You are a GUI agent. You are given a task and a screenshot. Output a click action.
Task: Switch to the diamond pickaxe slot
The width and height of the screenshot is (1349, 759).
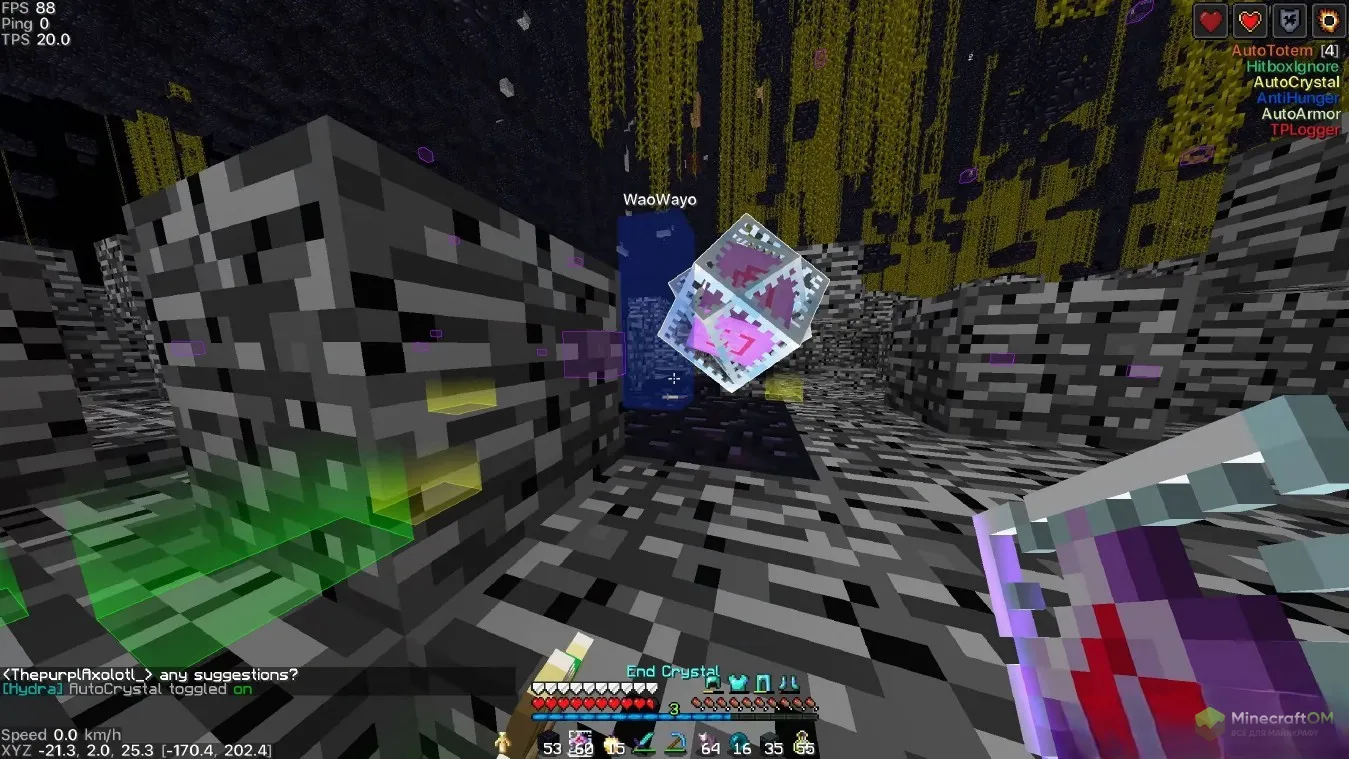pyautogui.click(x=677, y=742)
